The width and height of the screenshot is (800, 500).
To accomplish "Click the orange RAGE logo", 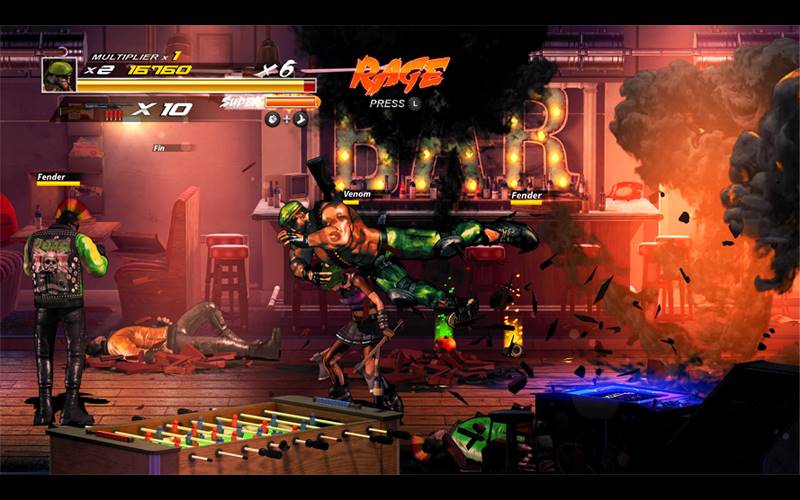I will pos(400,73).
